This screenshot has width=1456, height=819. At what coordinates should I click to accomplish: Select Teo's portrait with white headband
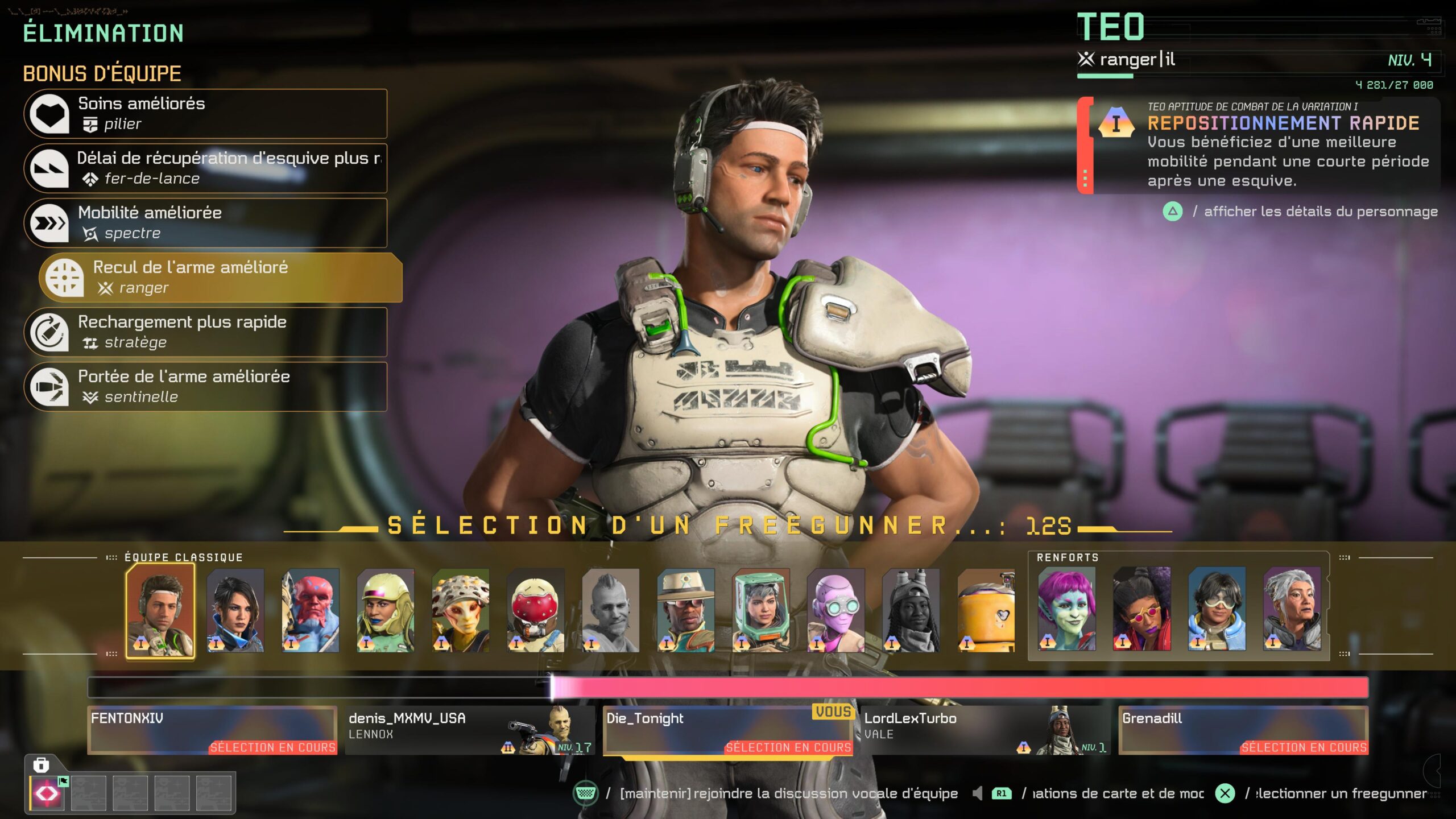160,610
